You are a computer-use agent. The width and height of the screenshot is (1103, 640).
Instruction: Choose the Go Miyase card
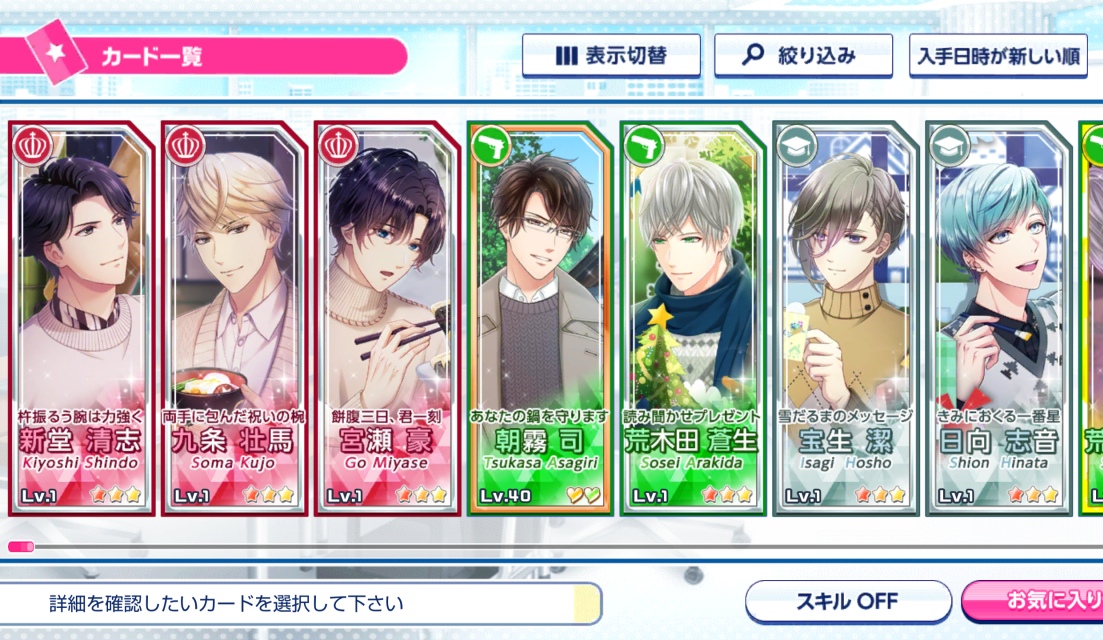(x=387, y=318)
